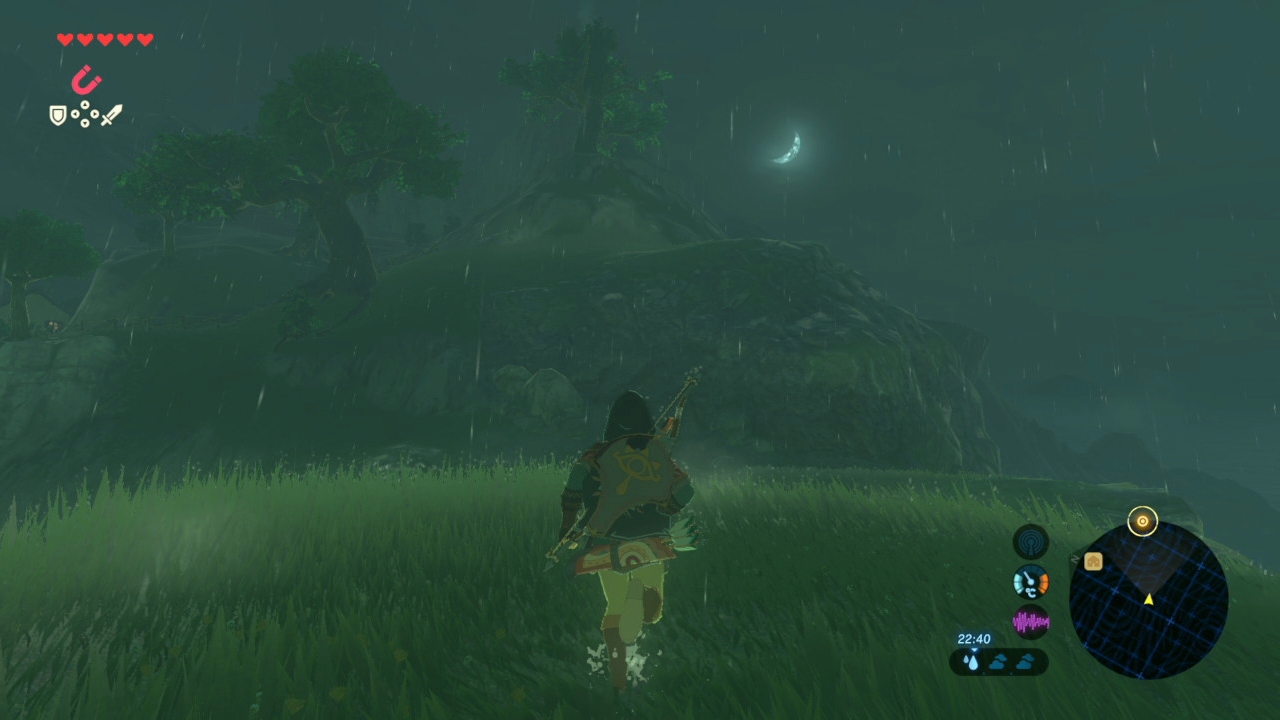The width and height of the screenshot is (1280, 720).
Task: Toggle the shrine marker atop the minimap
Action: coord(1143,521)
